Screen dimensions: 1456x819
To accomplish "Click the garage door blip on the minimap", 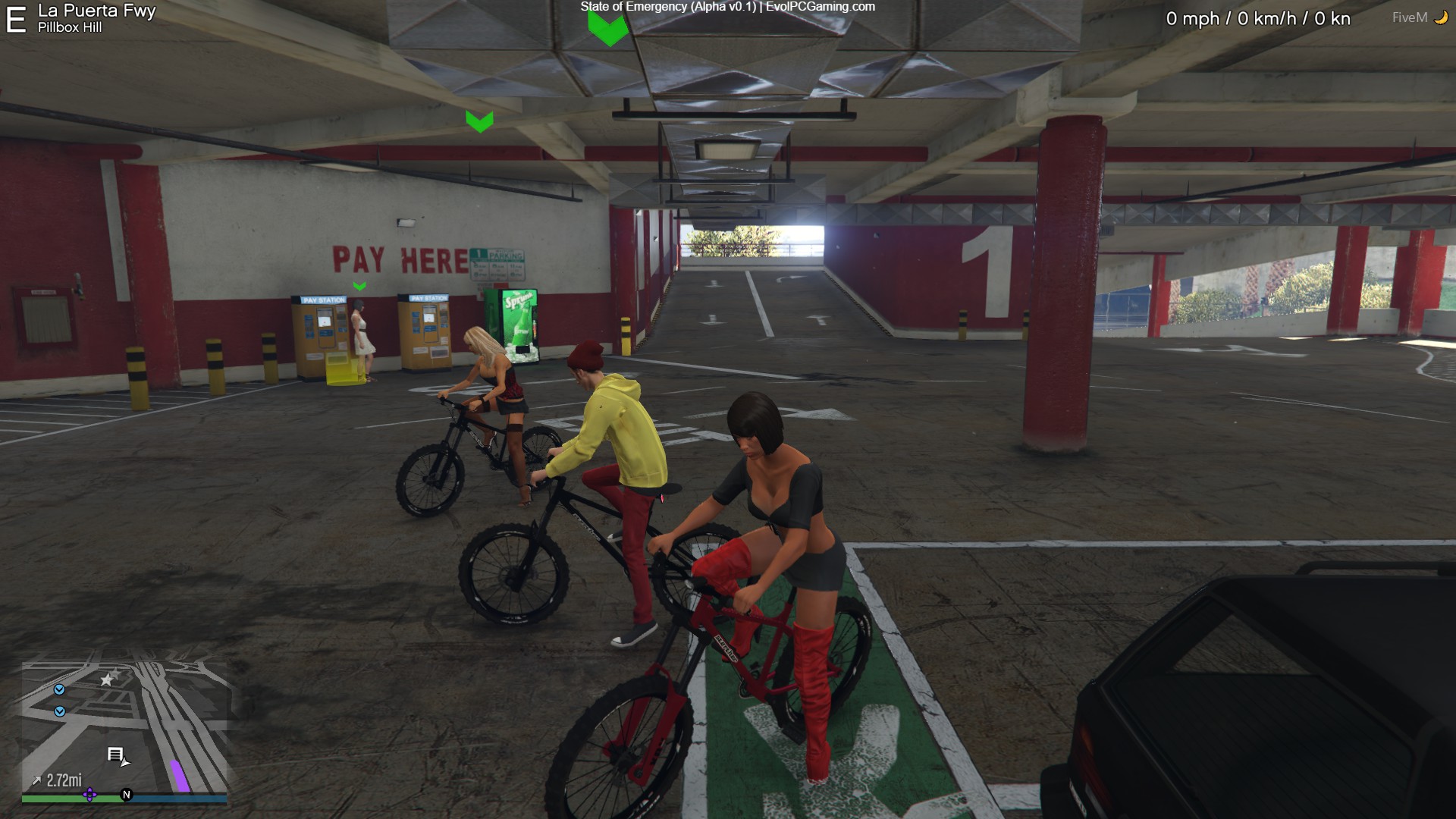I will pyautogui.click(x=115, y=754).
